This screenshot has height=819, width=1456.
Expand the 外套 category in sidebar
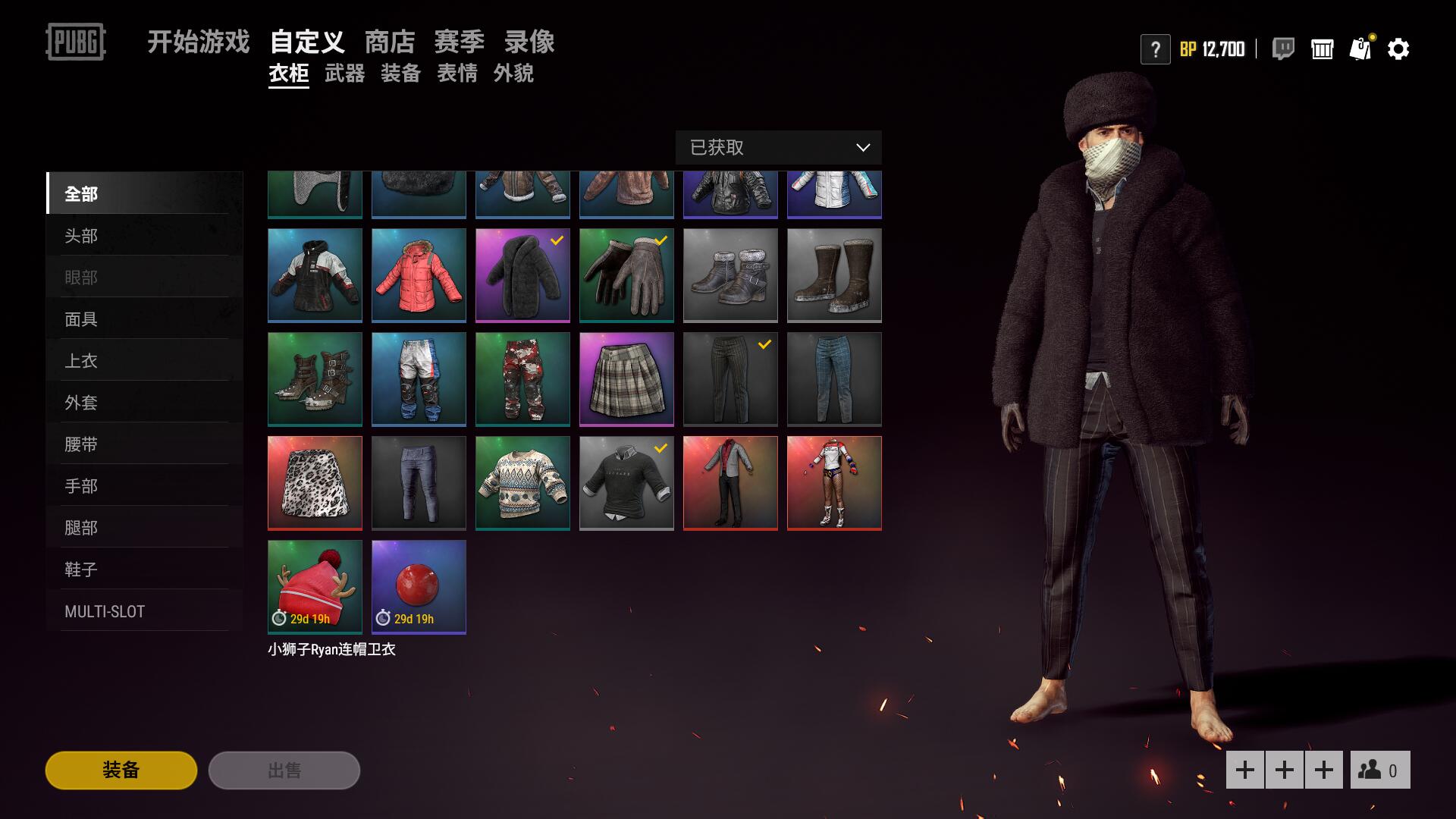(x=81, y=402)
